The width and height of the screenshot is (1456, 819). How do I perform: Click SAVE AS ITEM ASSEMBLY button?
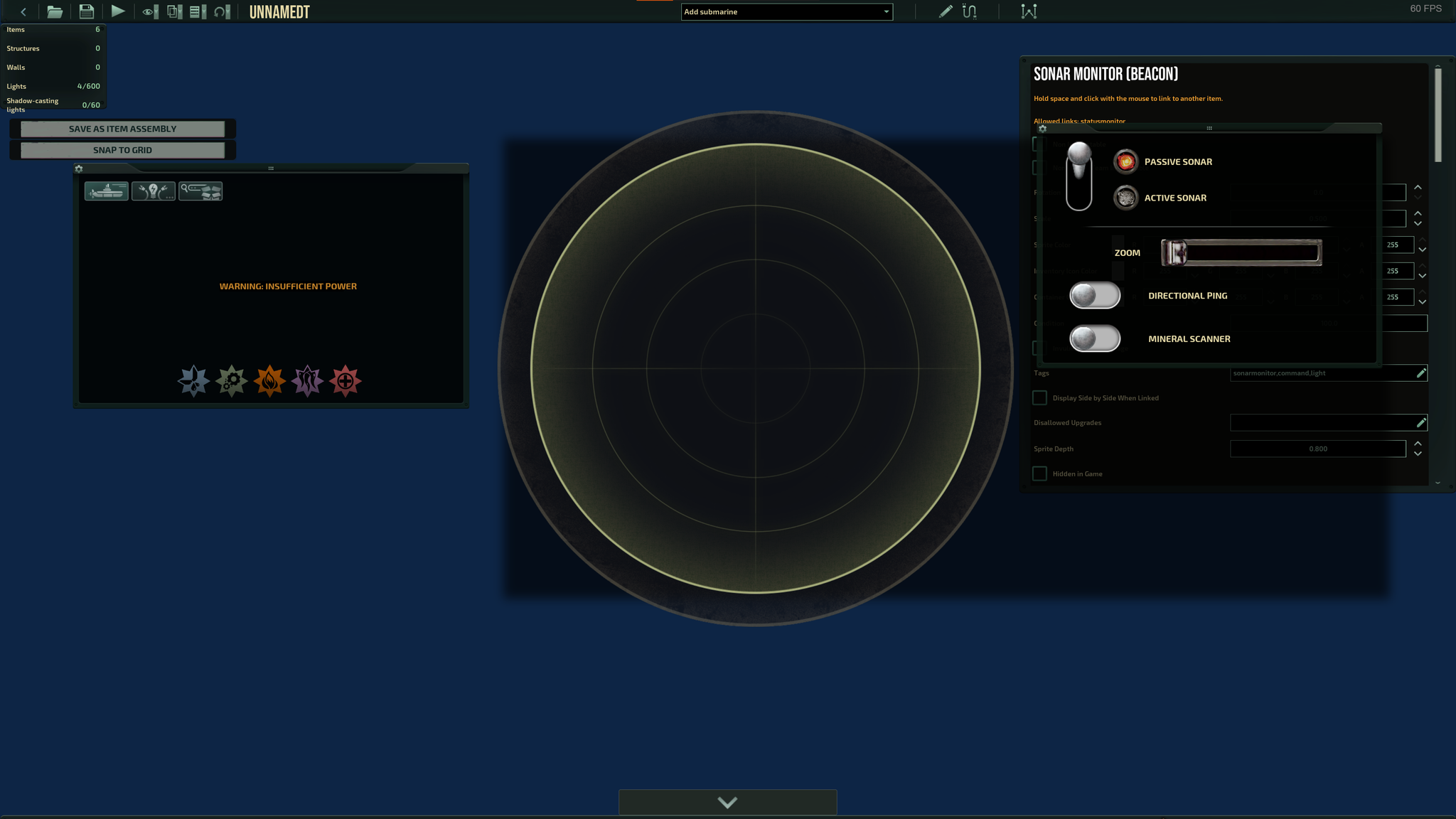click(122, 129)
